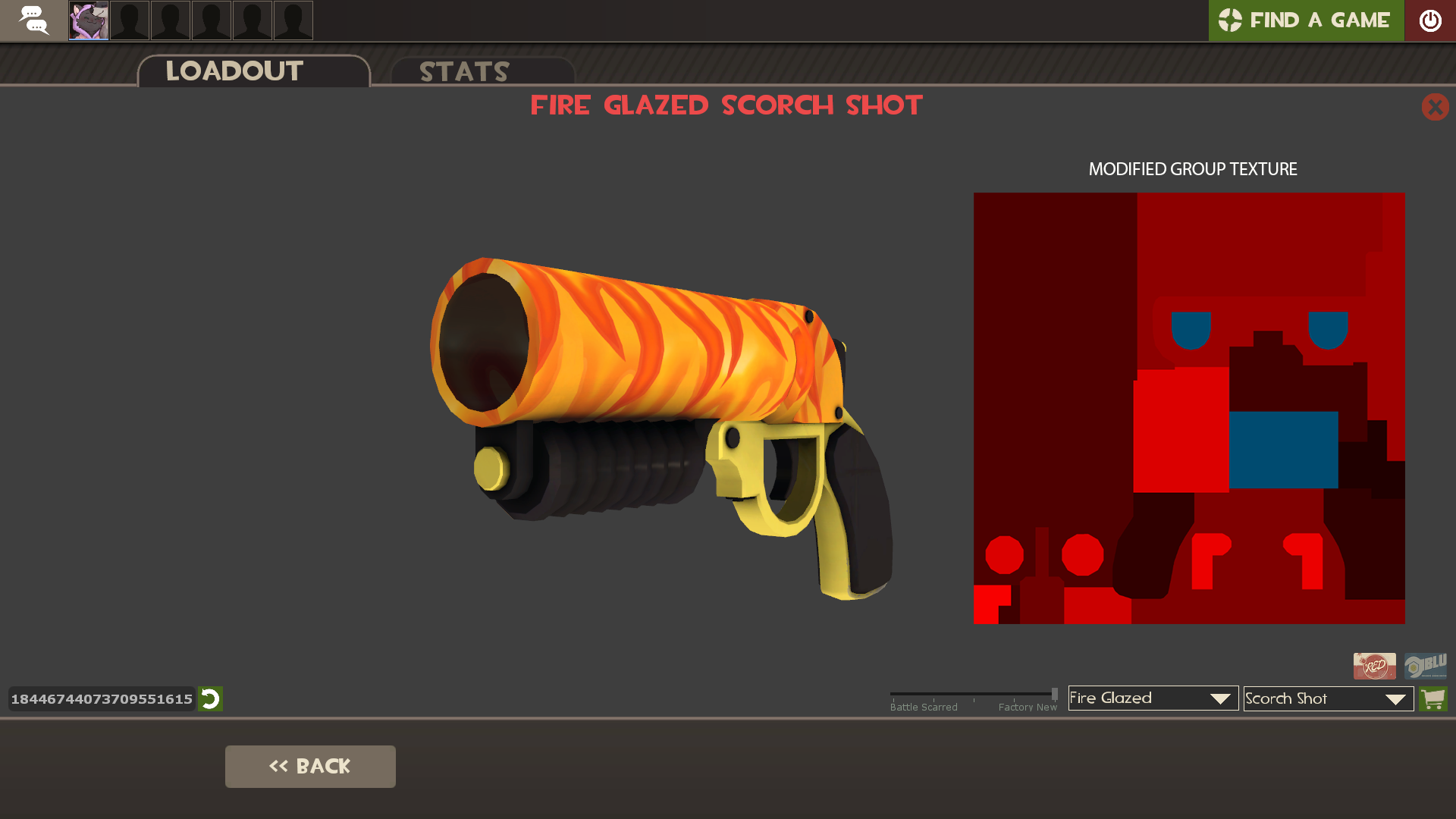Switch to the STATS tab
The width and height of the screenshot is (1456, 819).
click(x=464, y=72)
